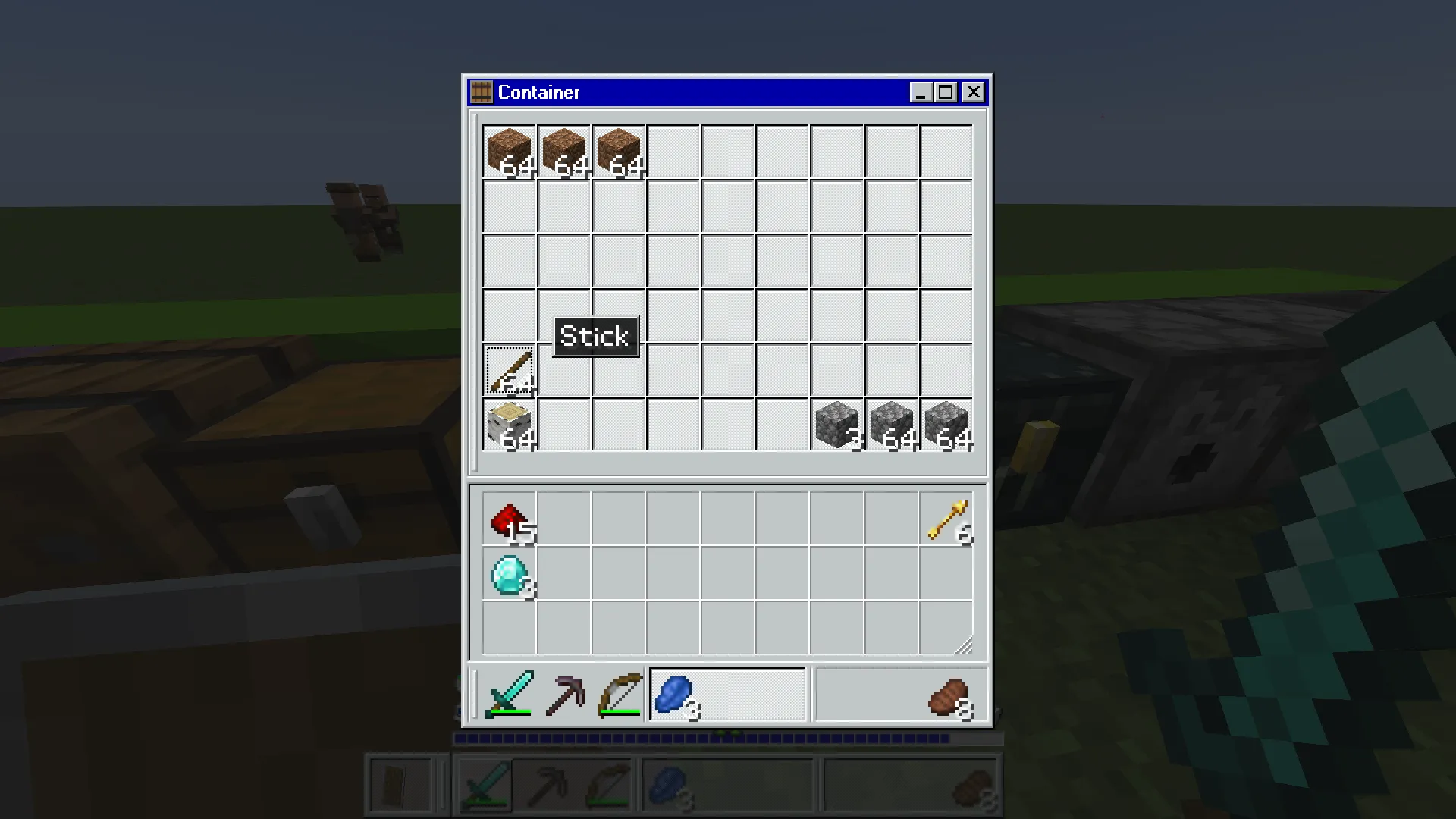
Task: Pick up the bow from the hotbar
Action: coord(619,694)
